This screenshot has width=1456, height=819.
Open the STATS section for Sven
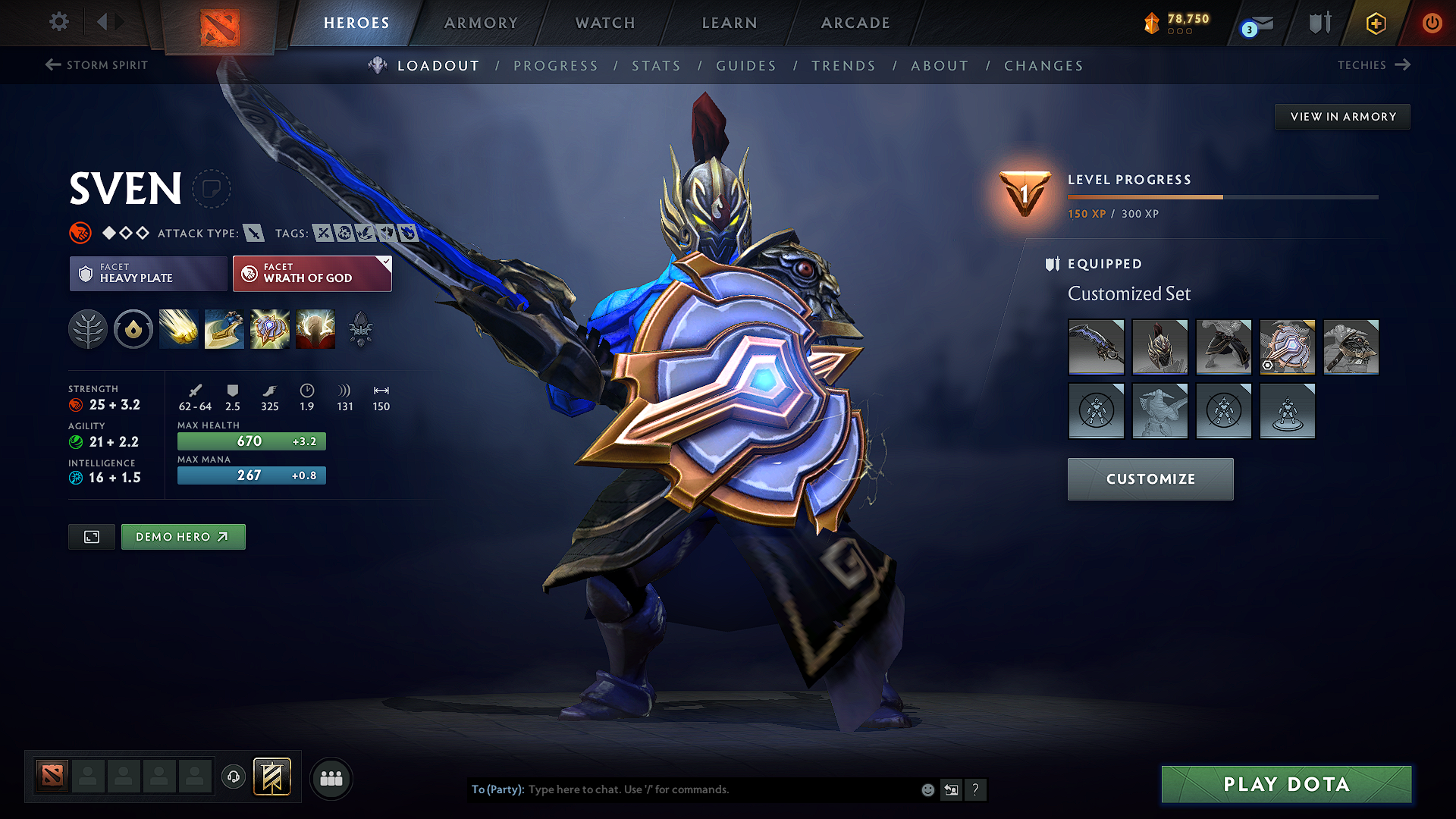656,66
